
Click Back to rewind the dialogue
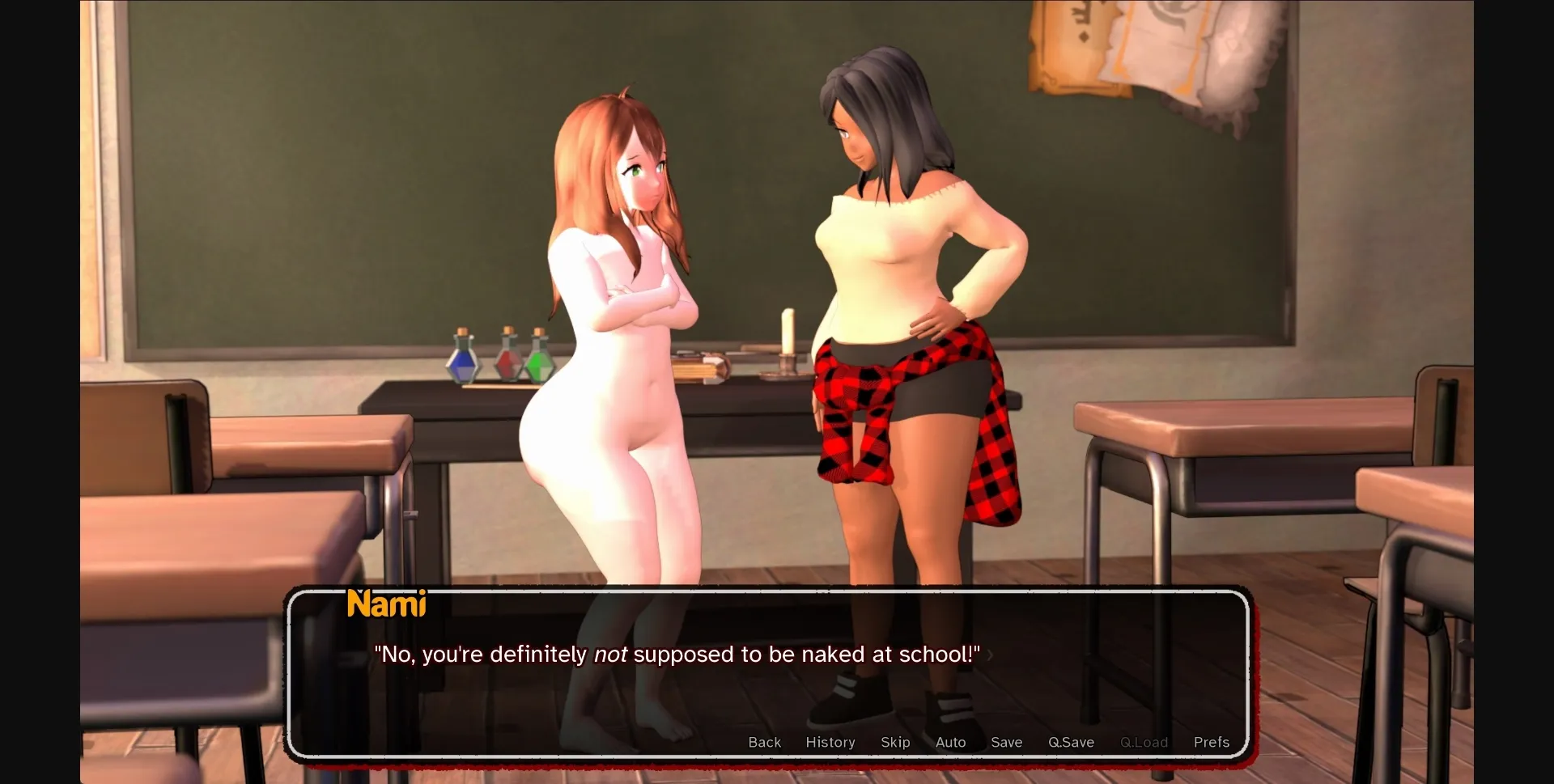(x=763, y=742)
